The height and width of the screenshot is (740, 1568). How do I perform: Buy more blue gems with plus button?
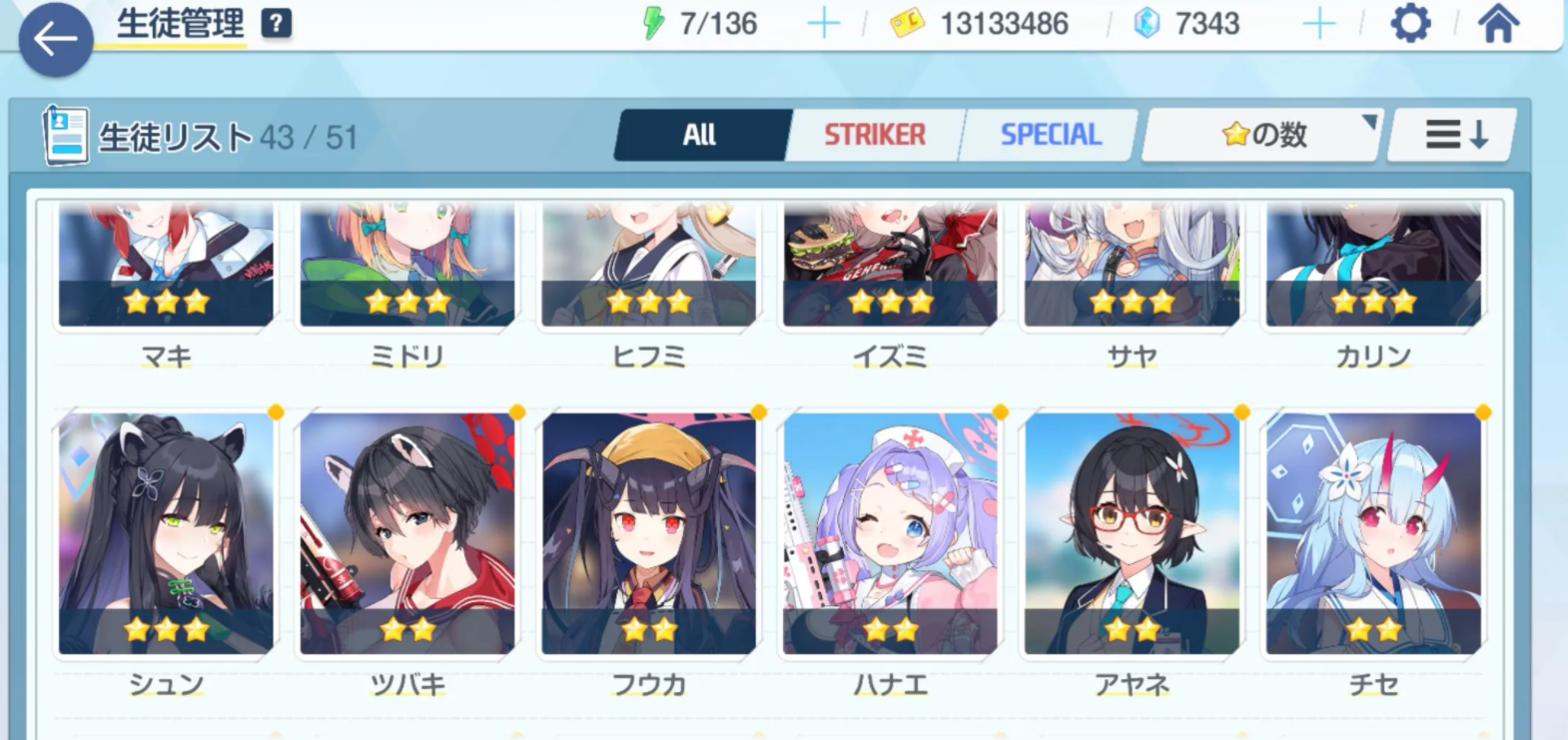click(x=1319, y=23)
